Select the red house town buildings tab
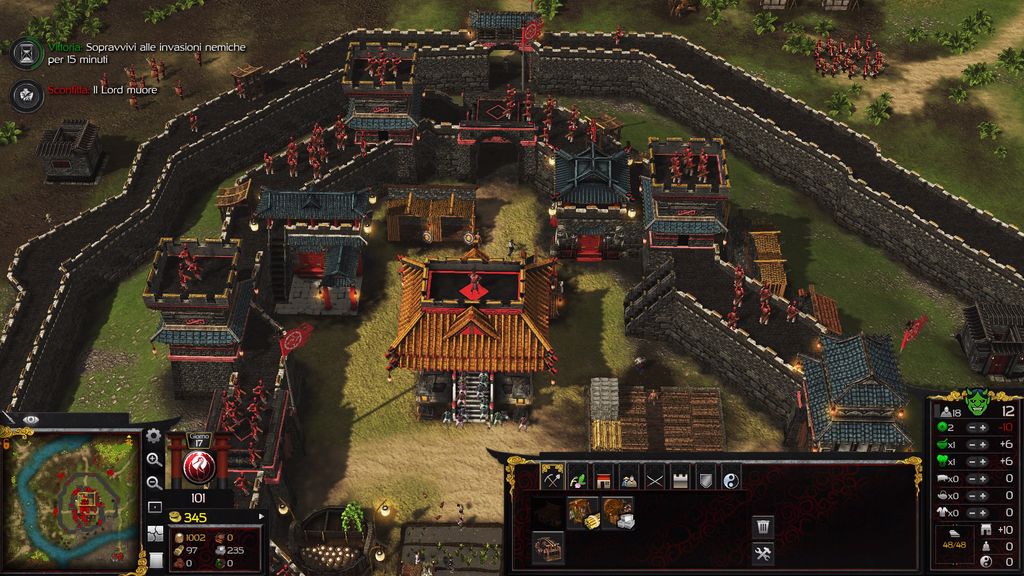Viewport: 1024px width, 576px height. tap(603, 478)
